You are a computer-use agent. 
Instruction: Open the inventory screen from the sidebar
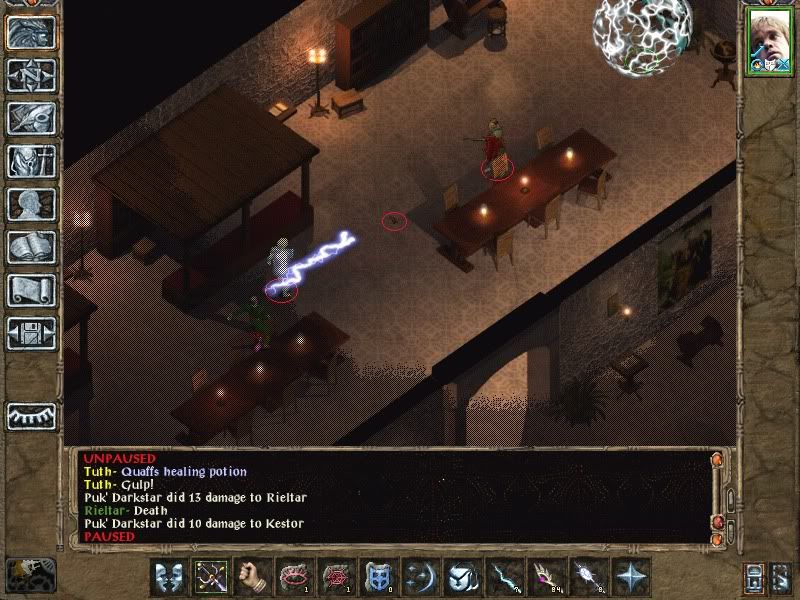coord(31,161)
